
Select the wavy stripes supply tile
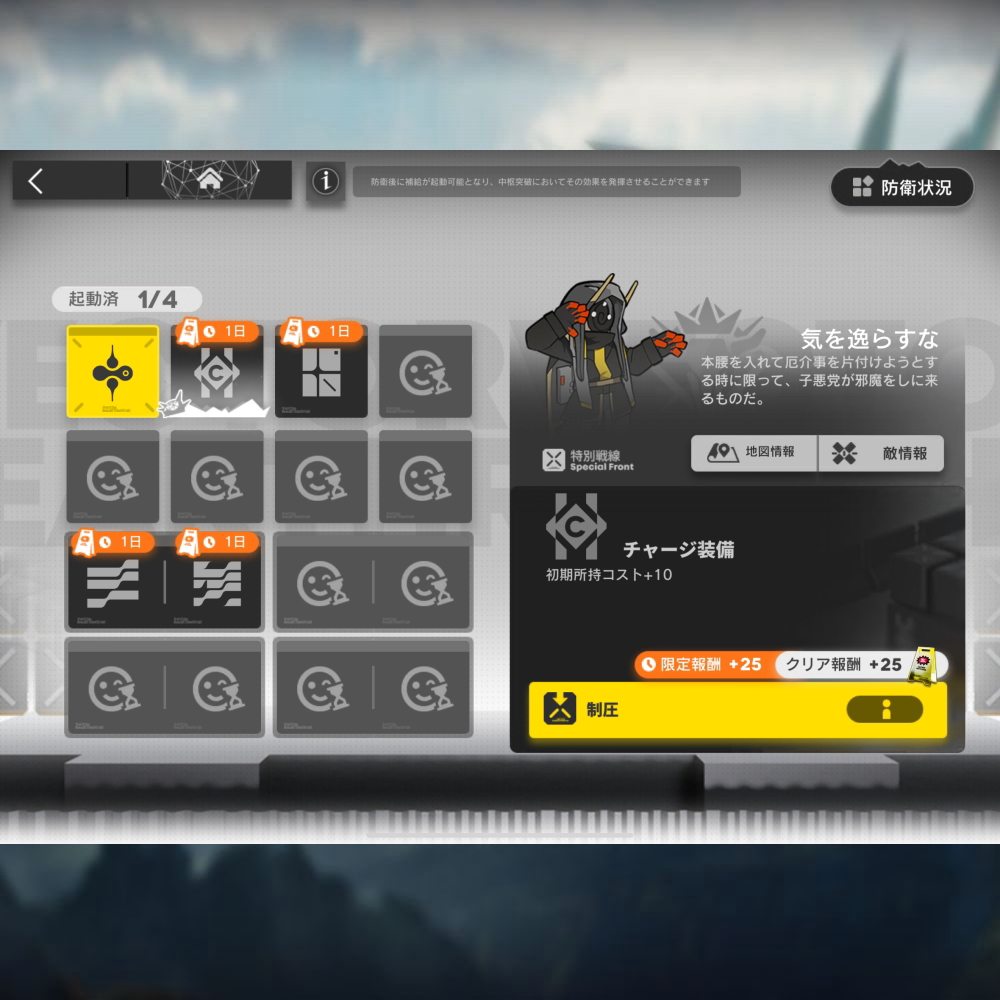[x=113, y=582]
